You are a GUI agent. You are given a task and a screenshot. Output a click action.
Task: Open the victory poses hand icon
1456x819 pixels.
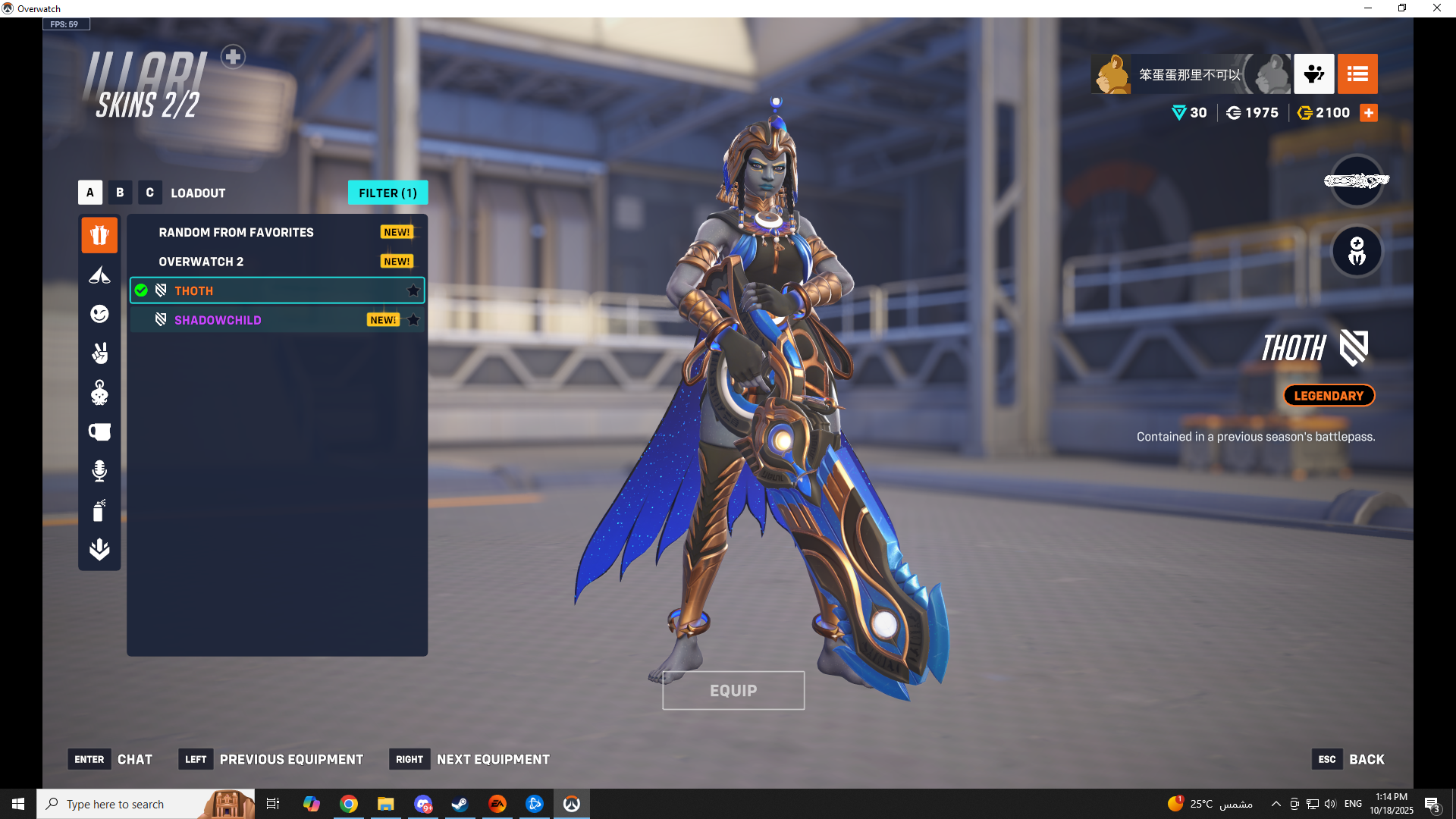99,353
